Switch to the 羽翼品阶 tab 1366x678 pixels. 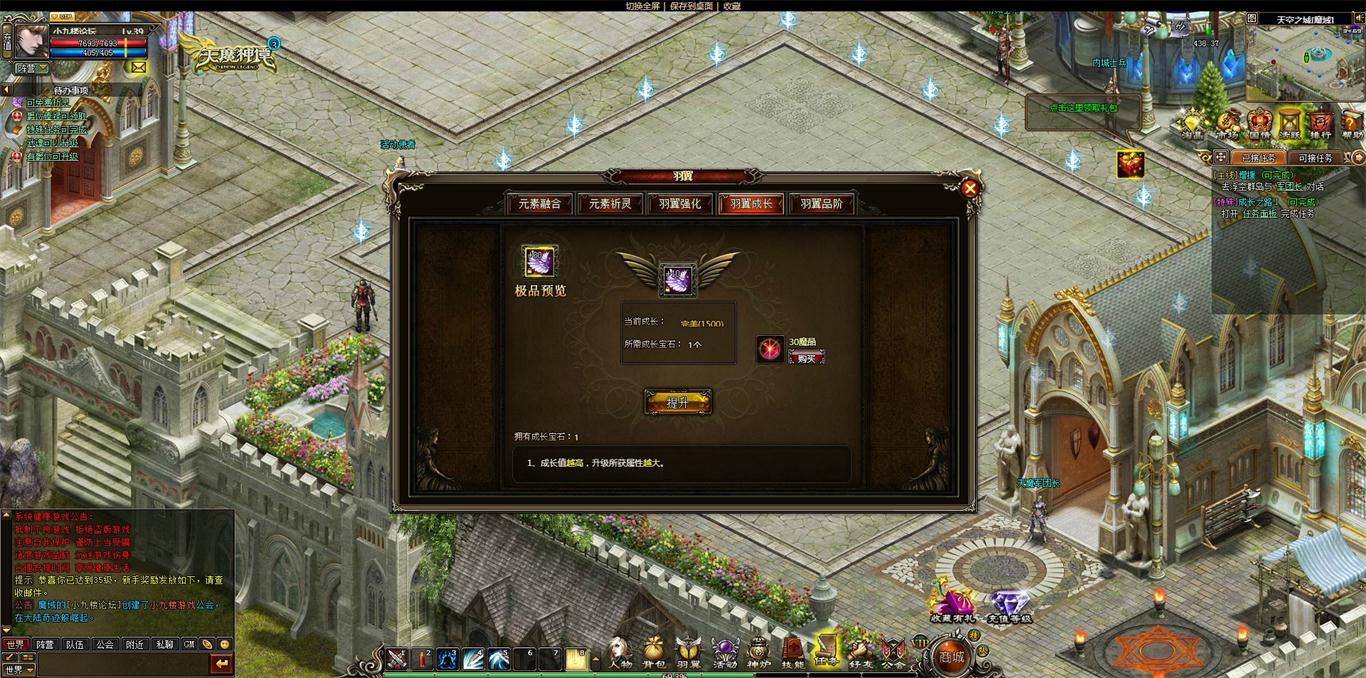(x=821, y=204)
